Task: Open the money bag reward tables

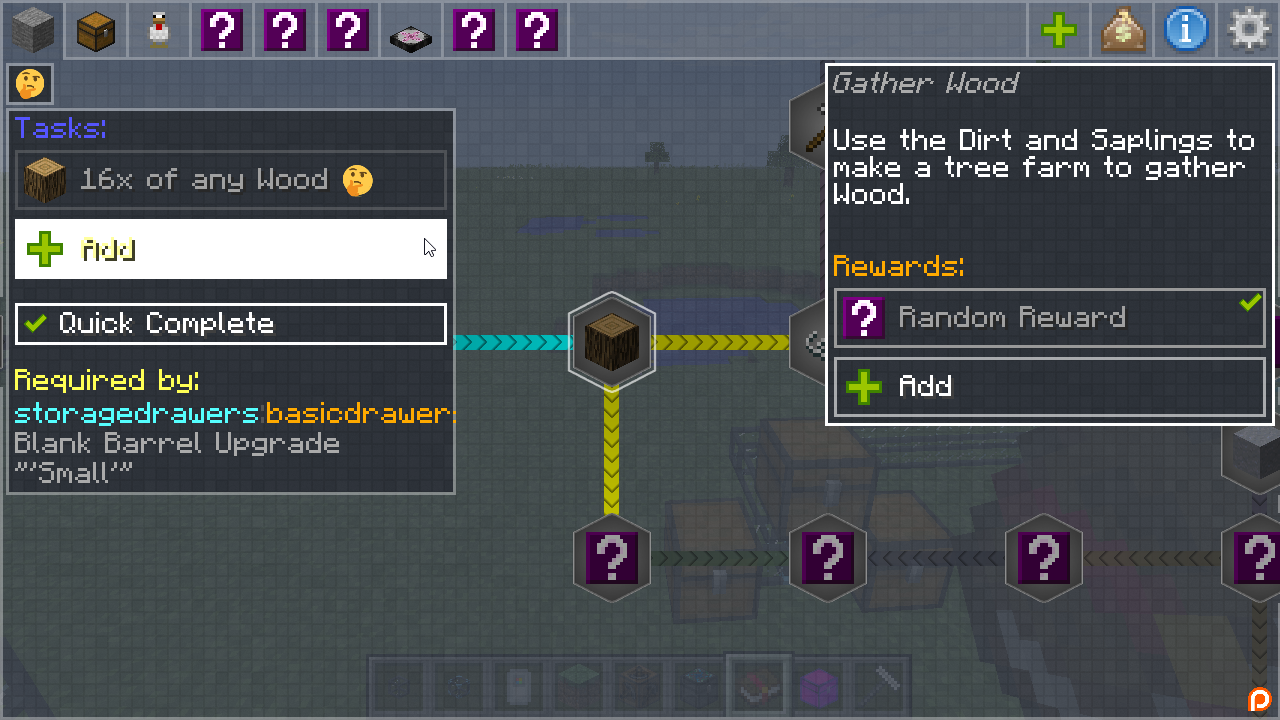Action: tap(1122, 31)
